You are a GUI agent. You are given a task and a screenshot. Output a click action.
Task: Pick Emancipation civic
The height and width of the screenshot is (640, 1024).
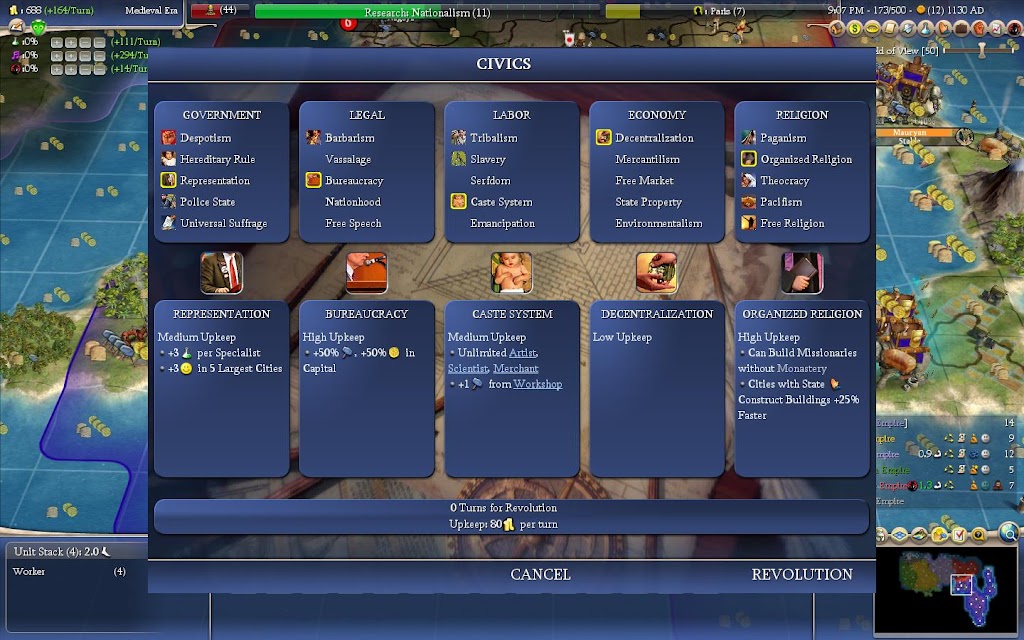[x=502, y=223]
